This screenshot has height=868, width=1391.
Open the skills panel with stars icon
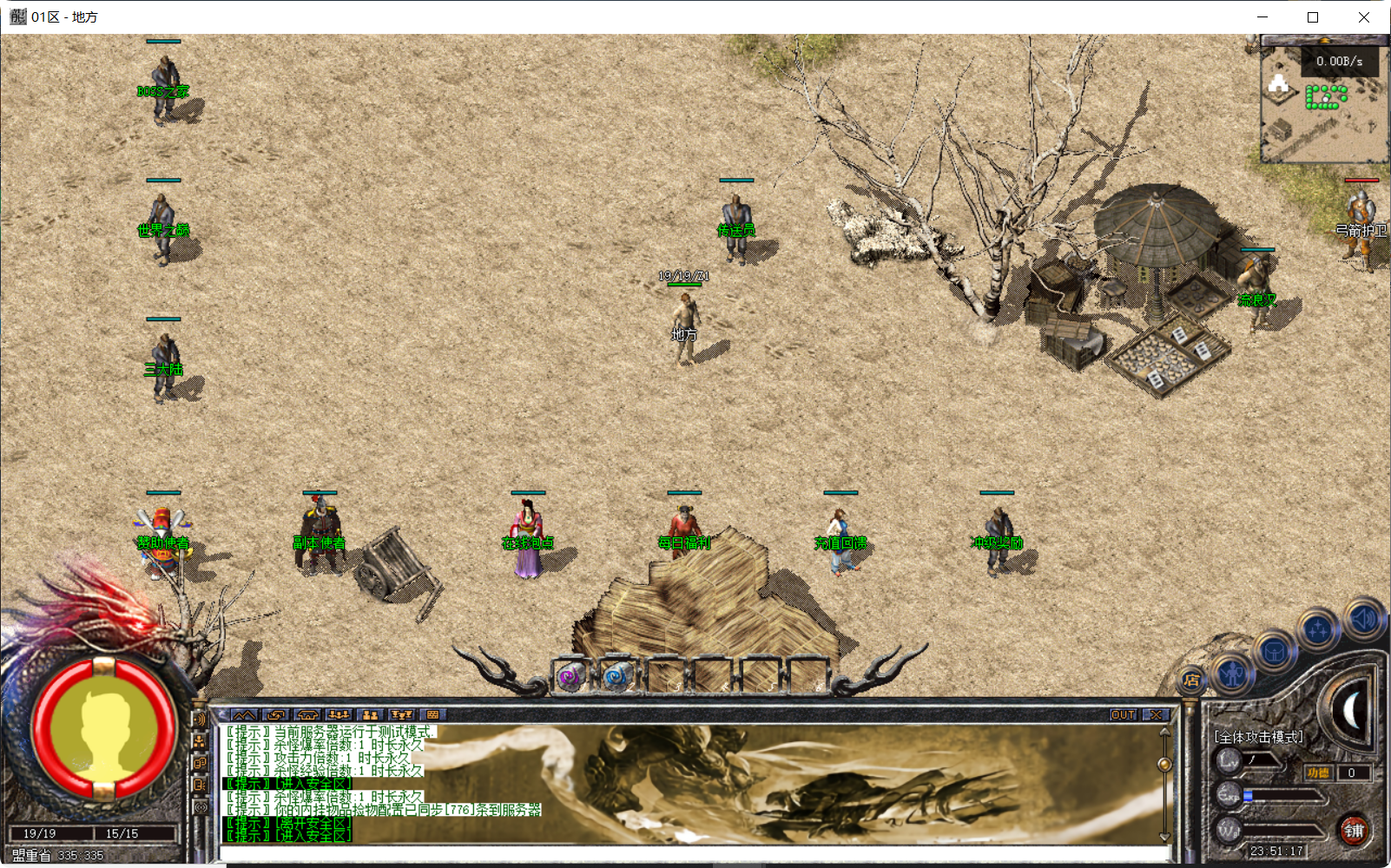click(1317, 628)
